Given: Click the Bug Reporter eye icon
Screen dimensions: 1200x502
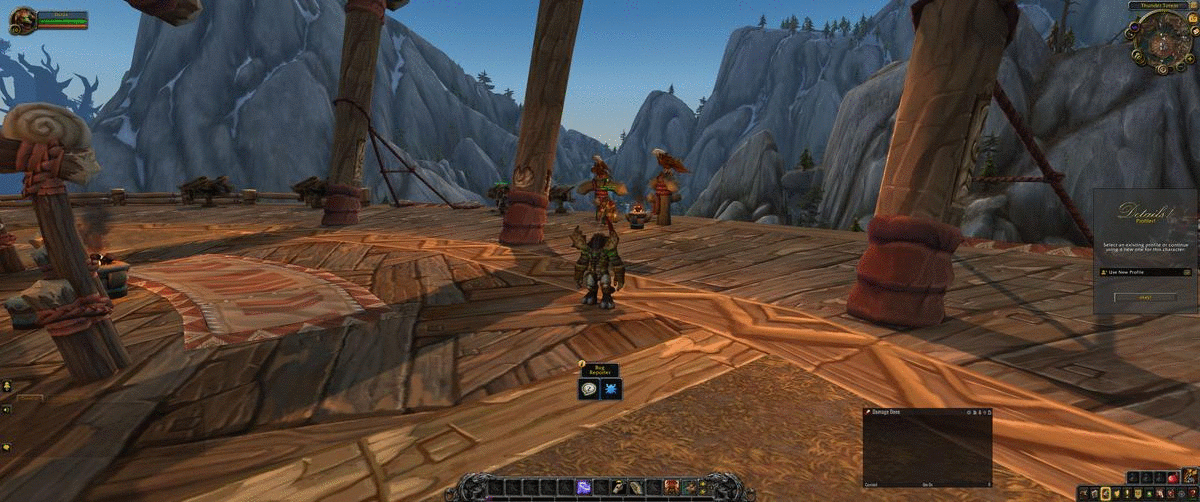Looking at the screenshot, I should 590,387.
